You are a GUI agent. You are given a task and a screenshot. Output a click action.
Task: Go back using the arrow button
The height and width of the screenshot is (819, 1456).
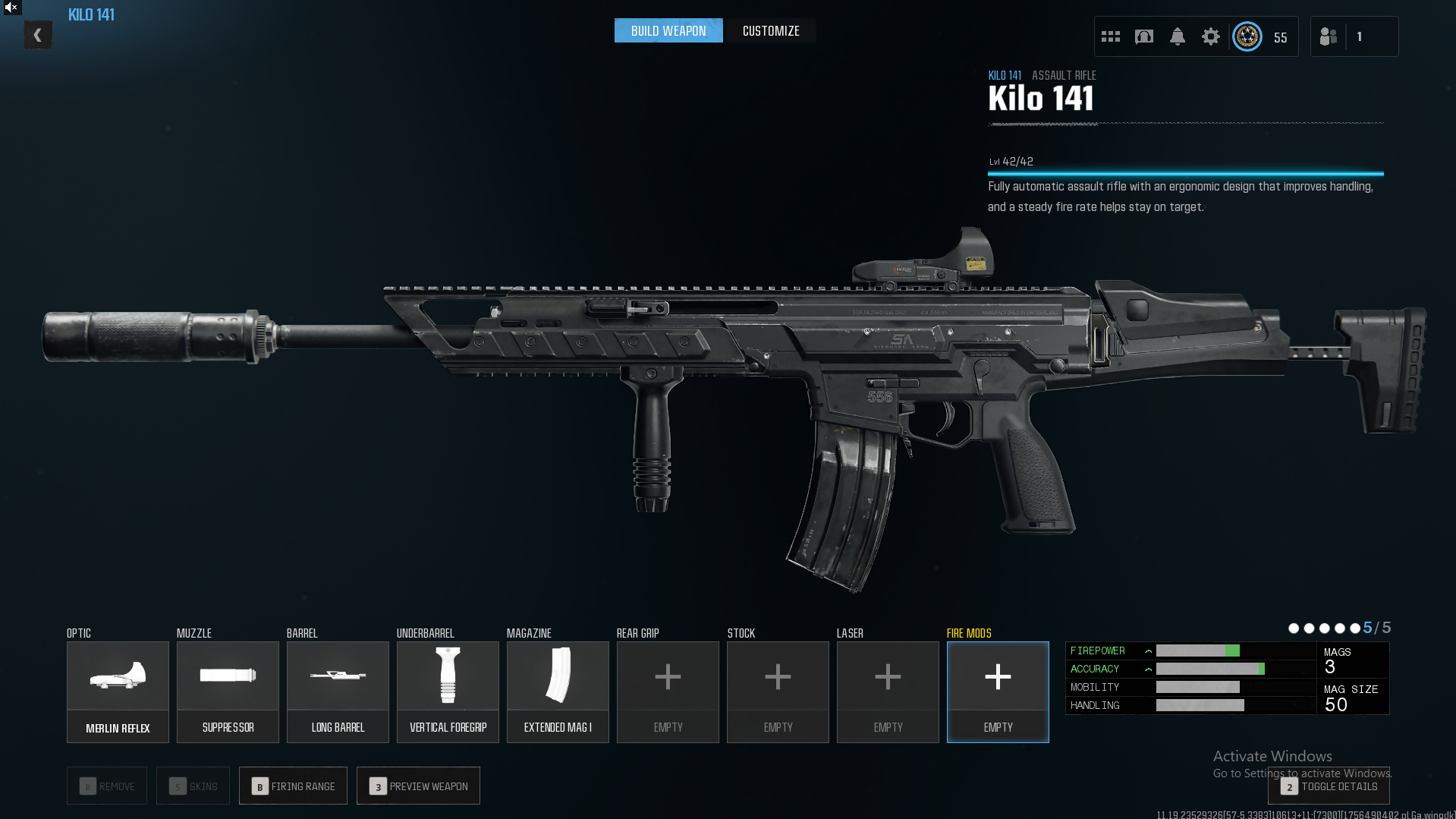coord(37,35)
